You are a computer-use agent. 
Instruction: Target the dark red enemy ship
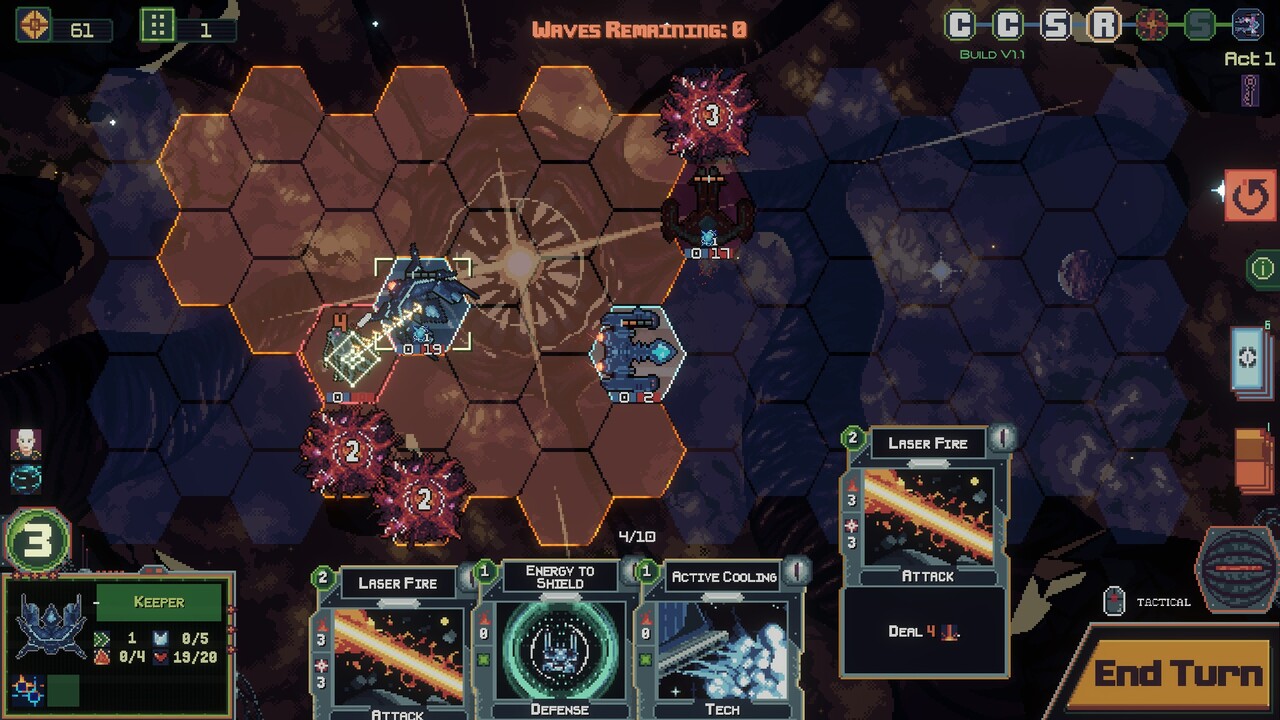coord(709,212)
